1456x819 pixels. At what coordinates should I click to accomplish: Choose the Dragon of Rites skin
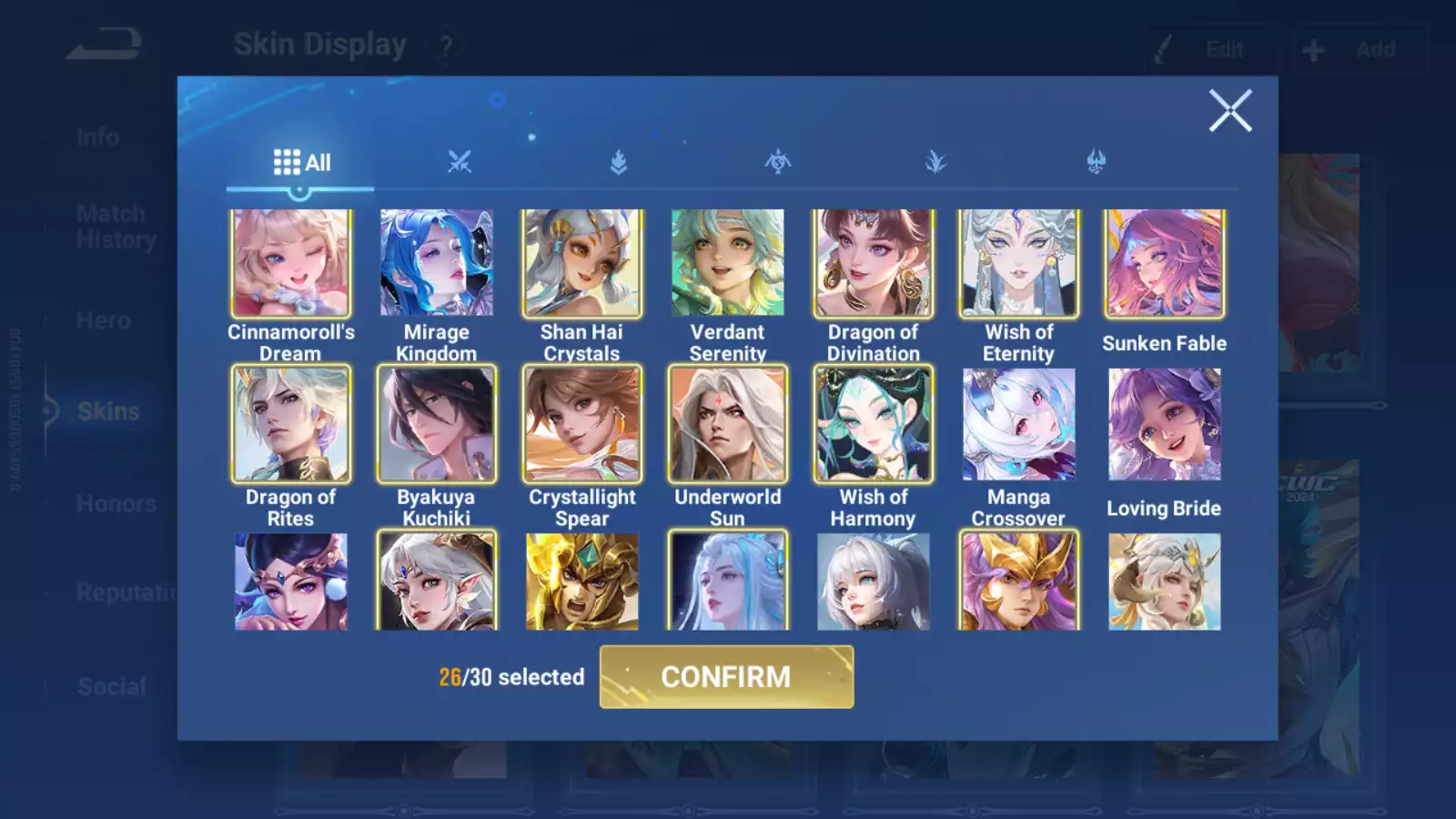[290, 424]
